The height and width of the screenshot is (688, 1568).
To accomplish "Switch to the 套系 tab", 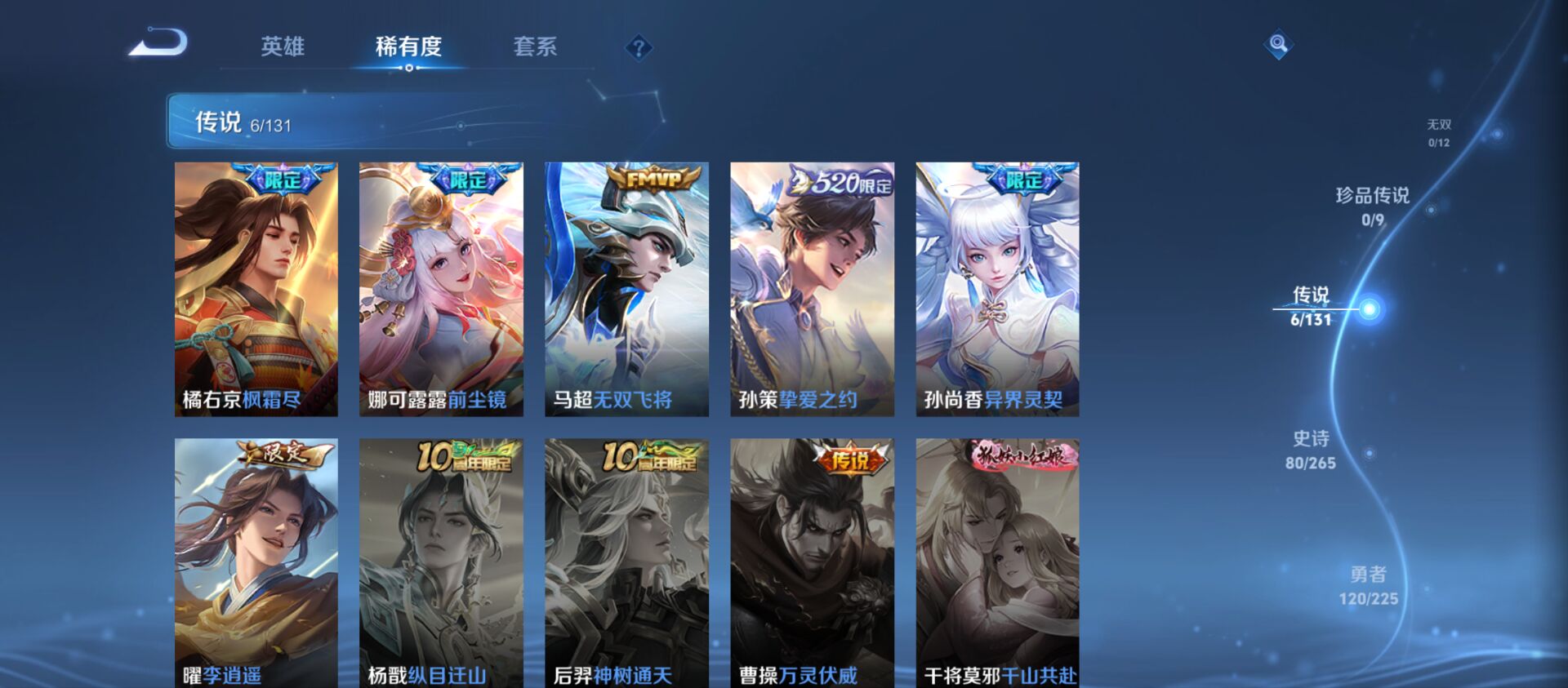I will (x=535, y=47).
